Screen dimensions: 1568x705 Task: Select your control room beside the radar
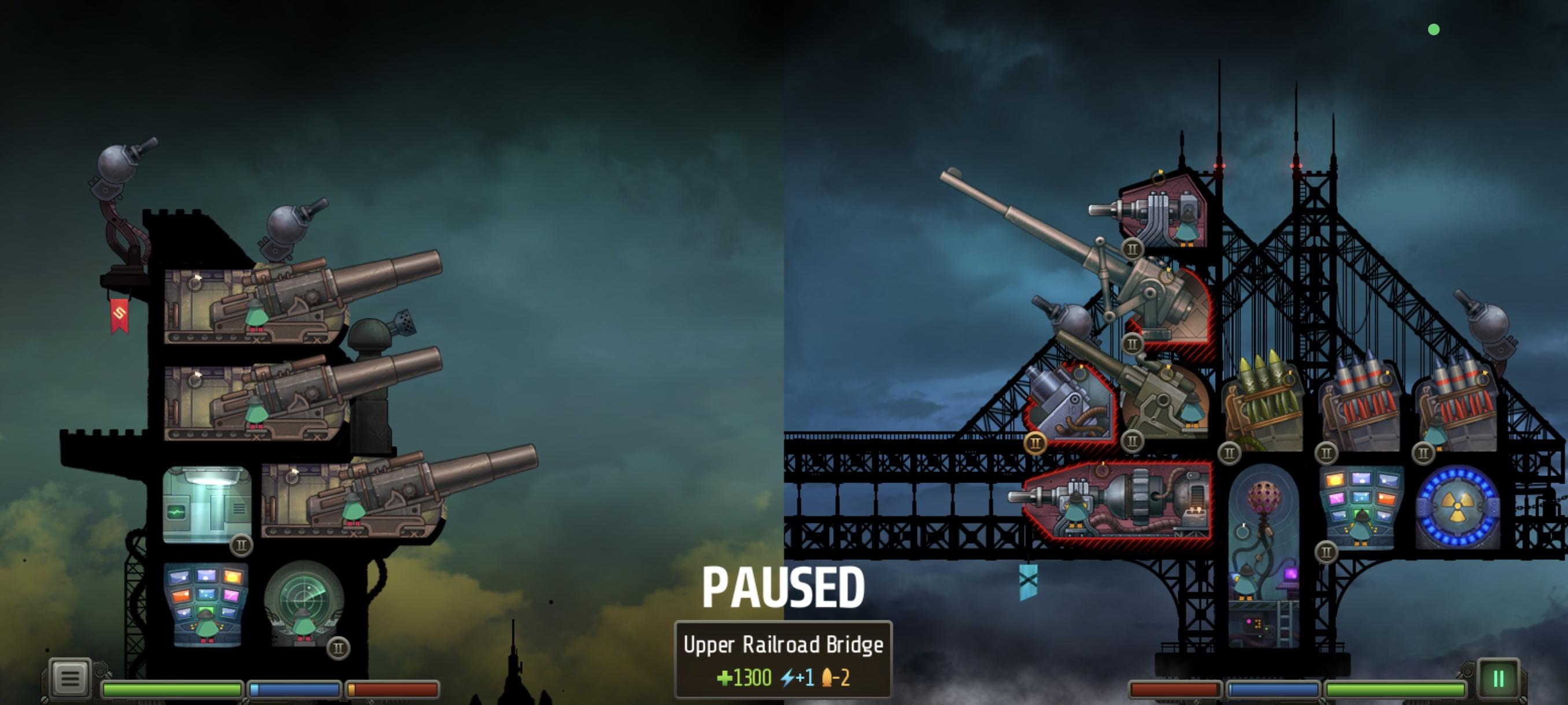click(206, 603)
